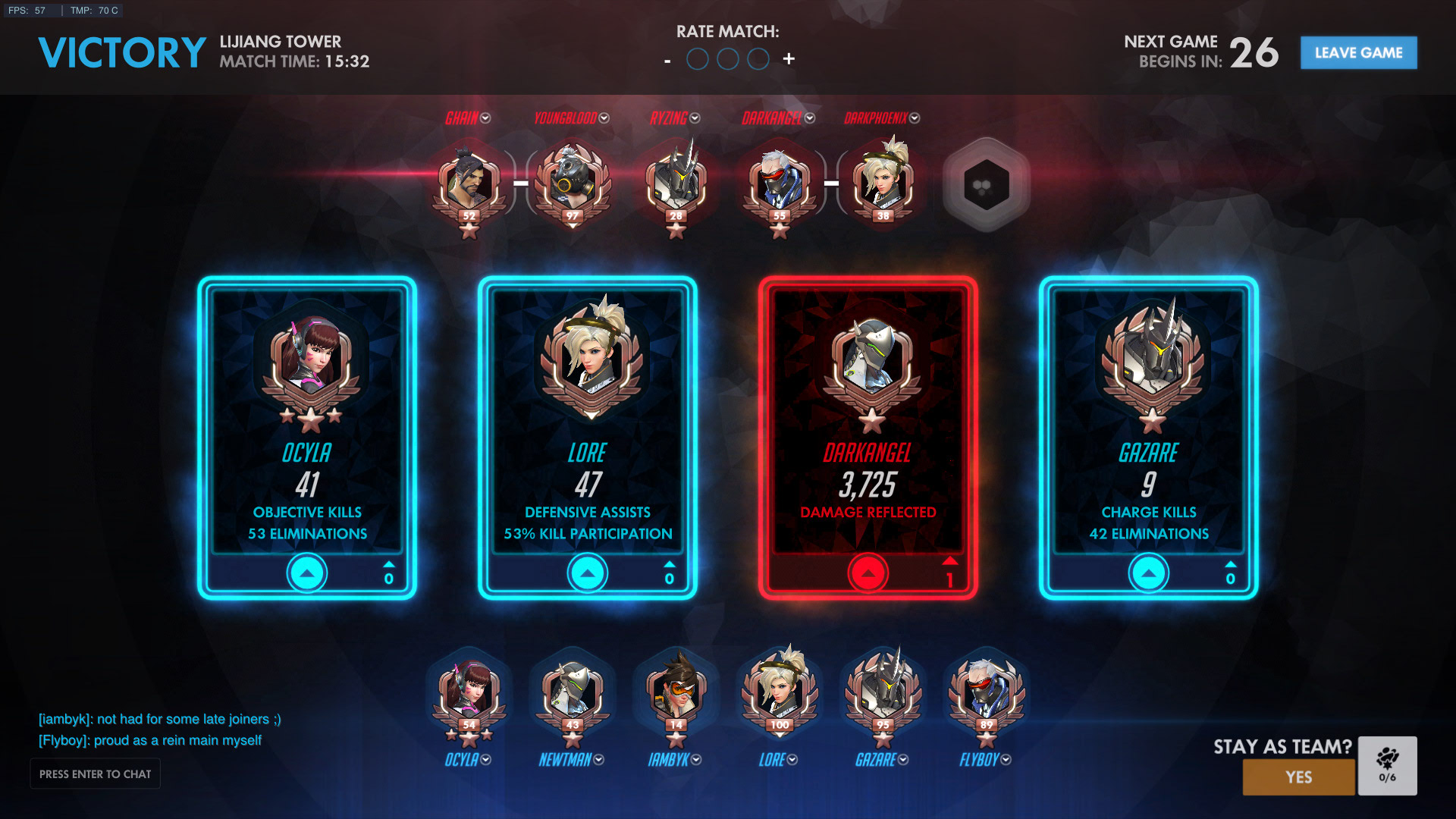Select the empty enemy team slot

[986, 185]
